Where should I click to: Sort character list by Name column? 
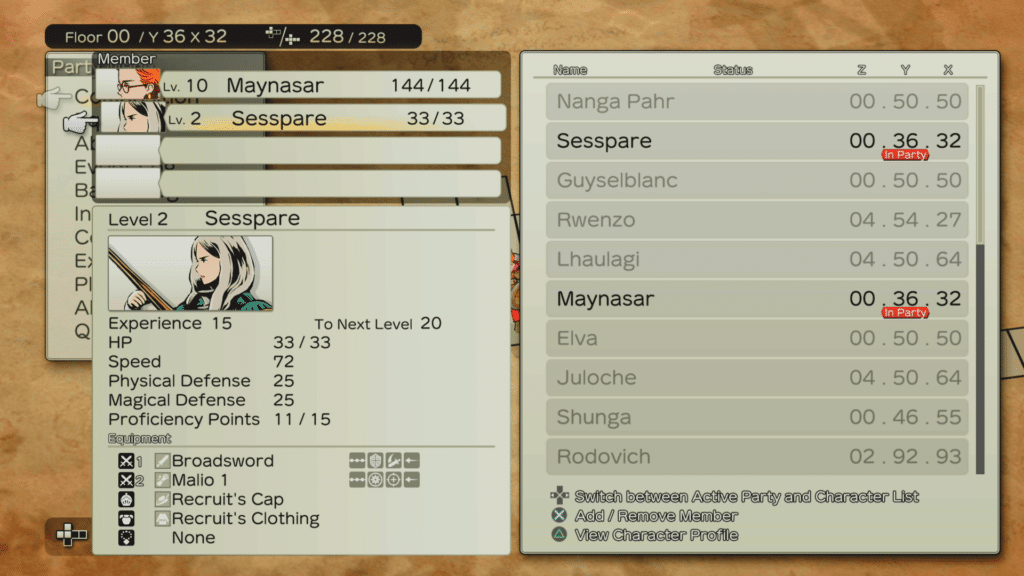tap(570, 70)
